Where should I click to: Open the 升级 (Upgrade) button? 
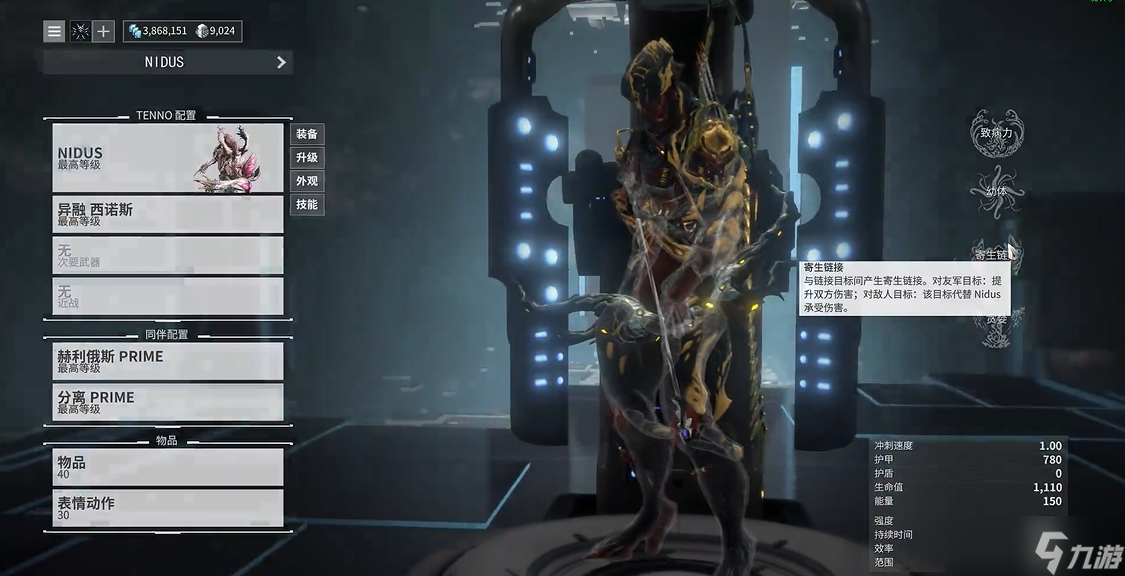click(307, 158)
